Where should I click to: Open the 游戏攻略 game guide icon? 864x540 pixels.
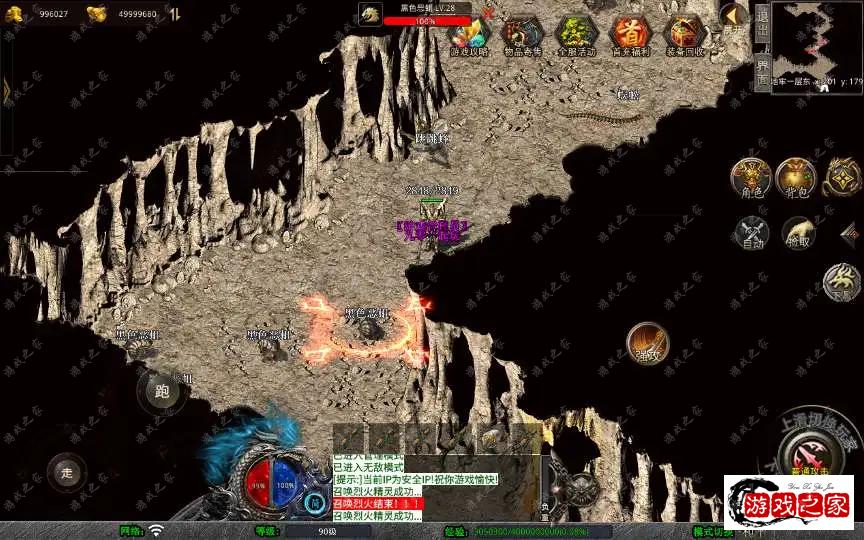(x=468, y=36)
